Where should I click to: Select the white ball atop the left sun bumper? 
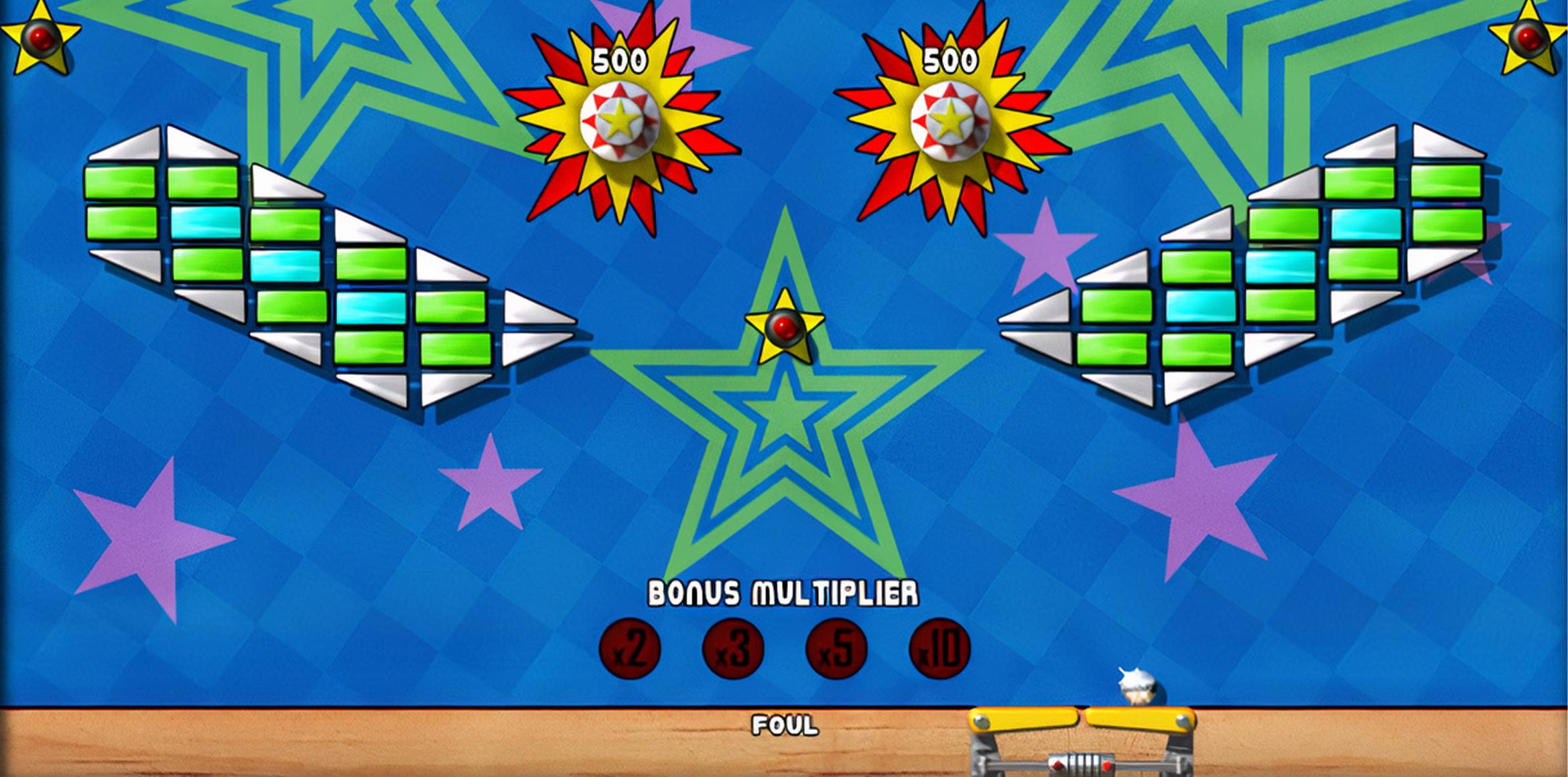click(620, 117)
